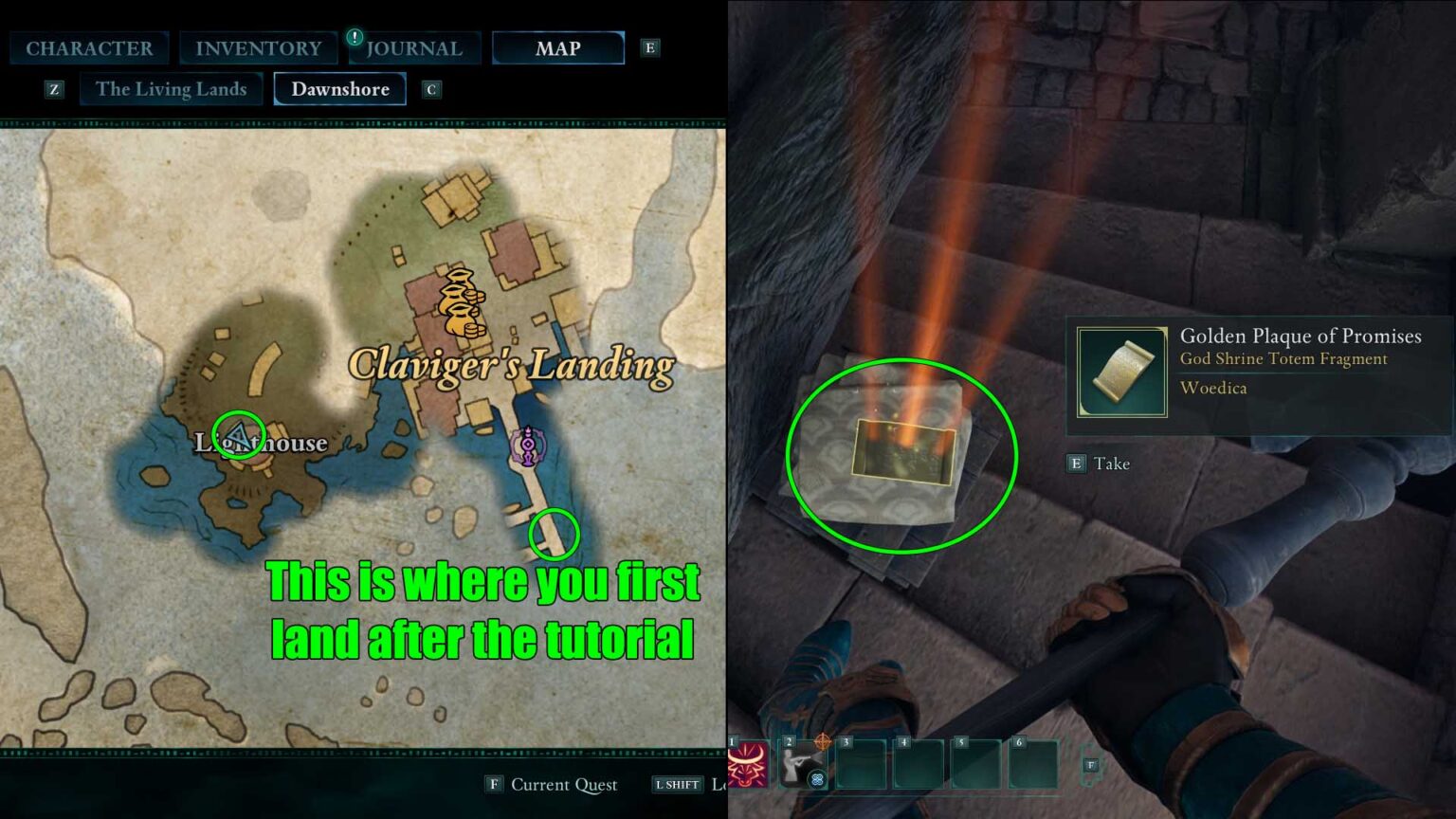The image size is (1456, 819).
Task: Click the C key prompt next to Dawnshore
Action: 431,88
